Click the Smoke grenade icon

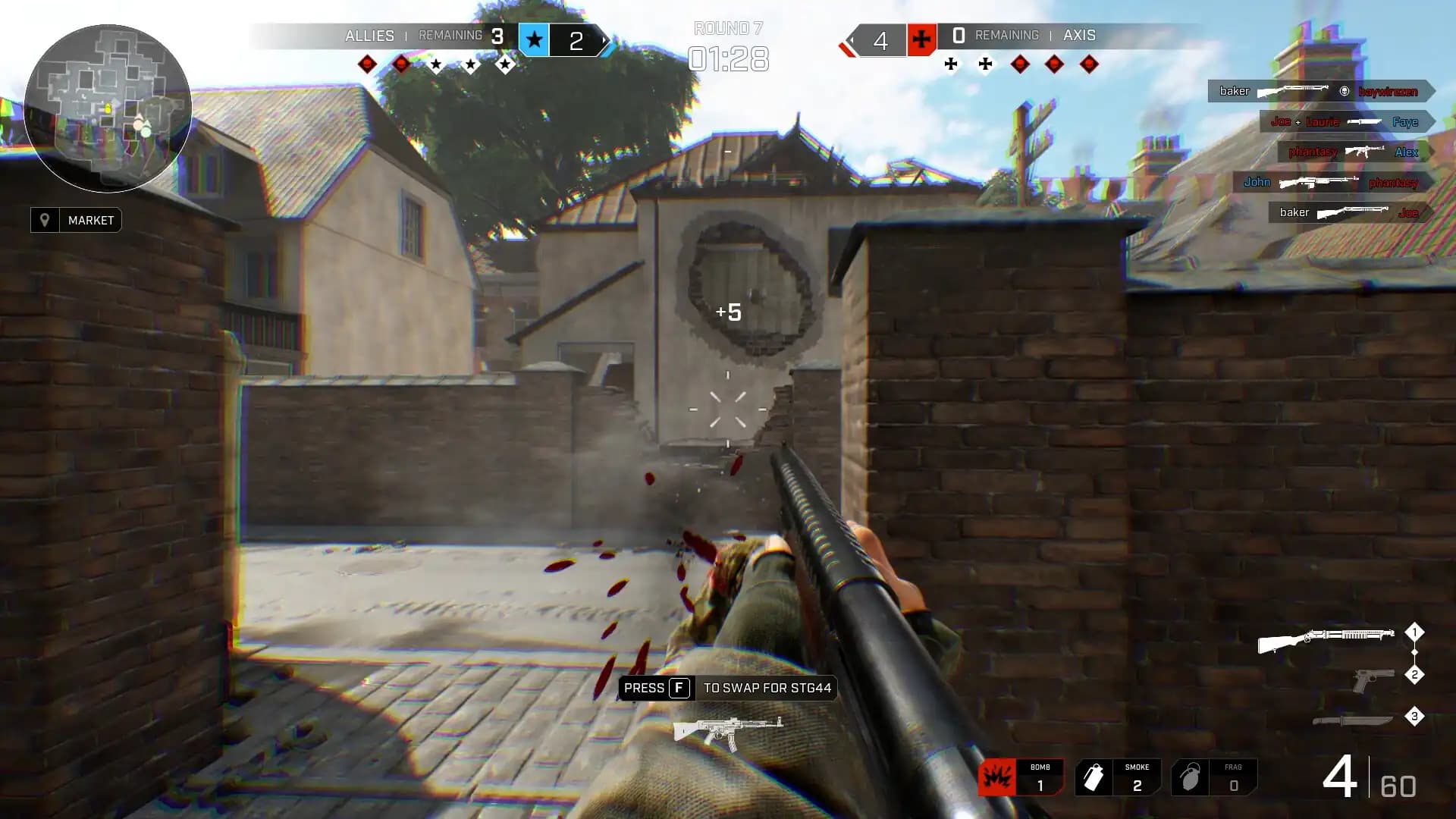(x=1094, y=776)
